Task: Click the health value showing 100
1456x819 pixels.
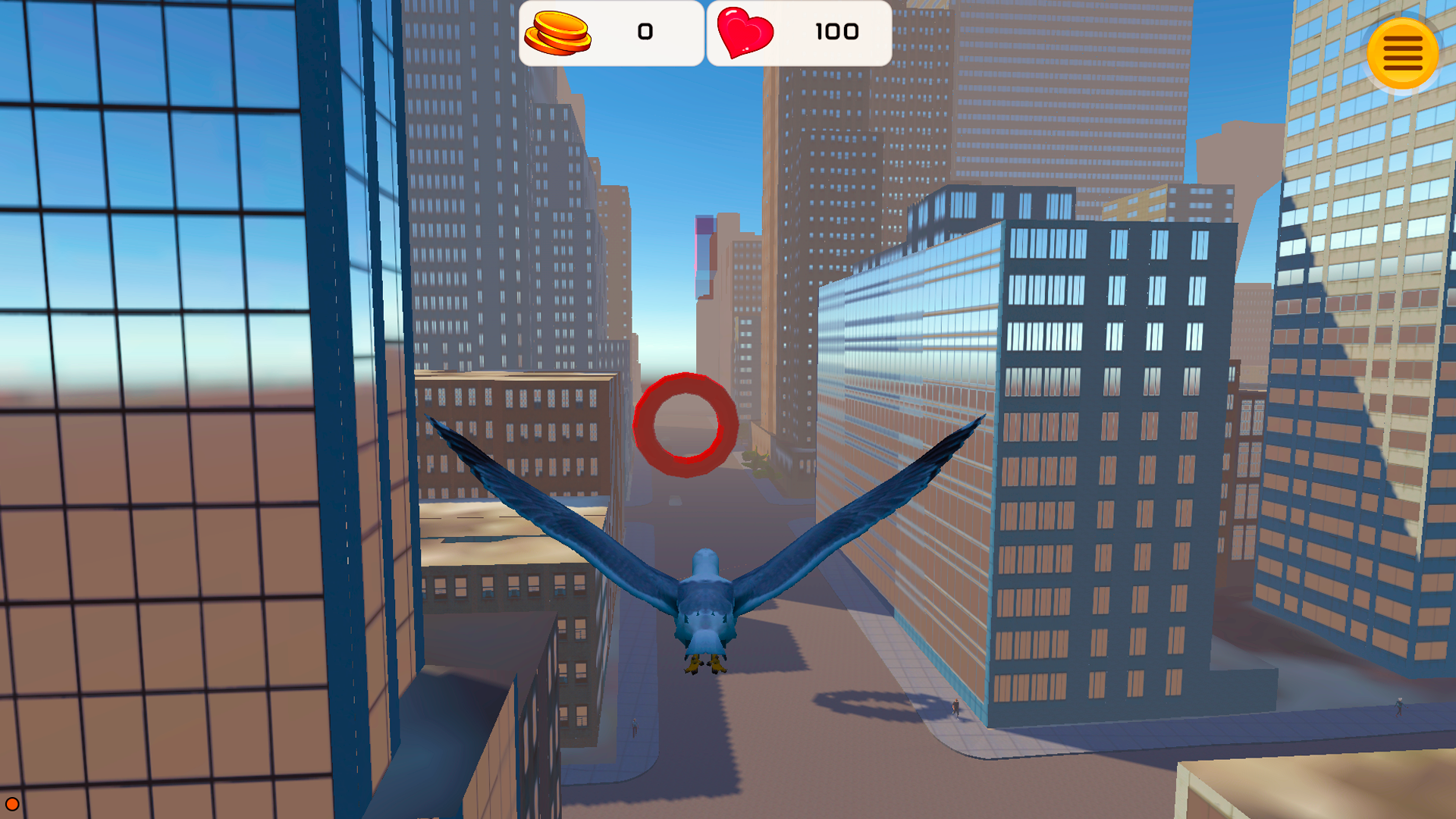Action: 836,32
